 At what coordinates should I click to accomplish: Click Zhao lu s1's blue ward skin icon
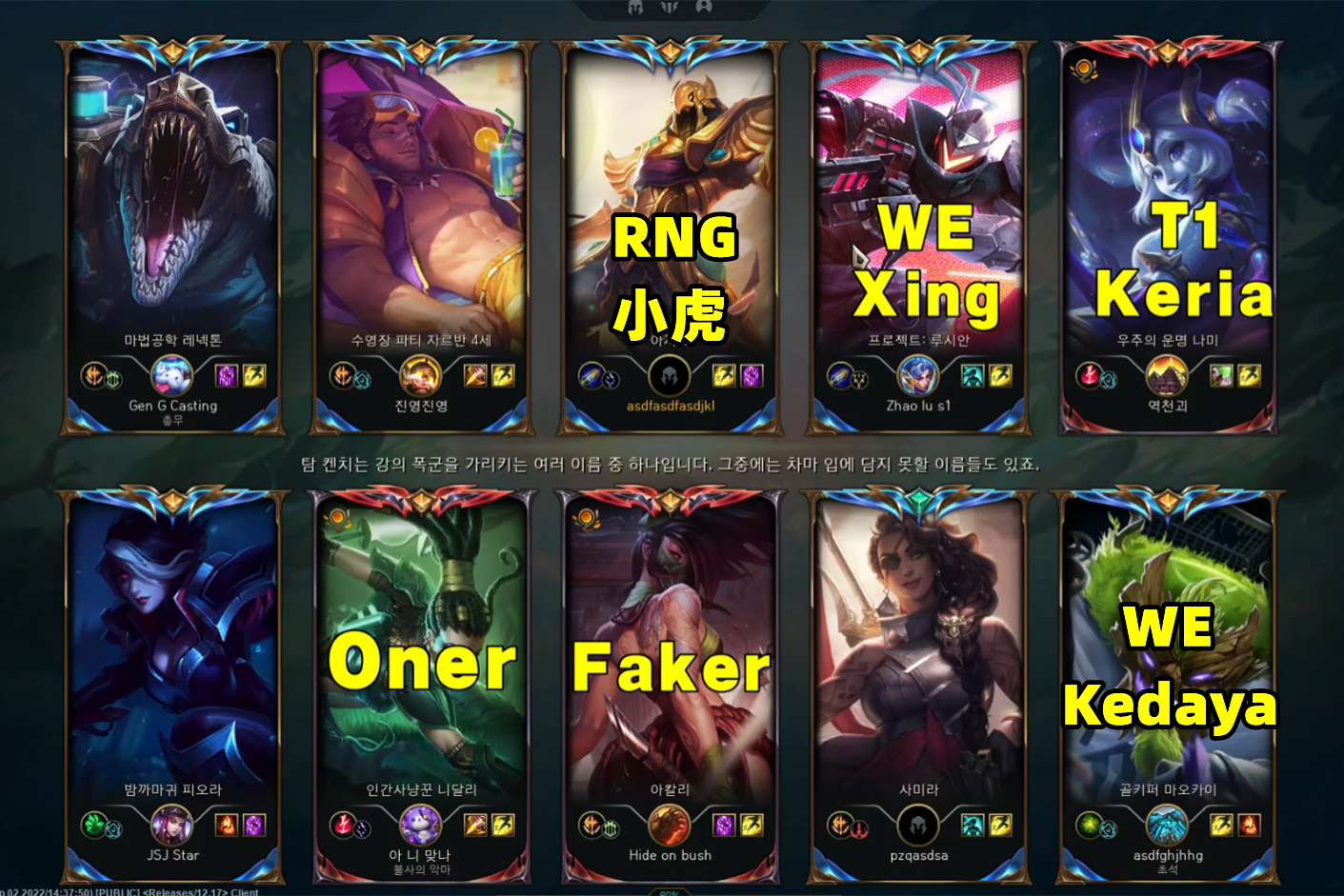point(918,375)
